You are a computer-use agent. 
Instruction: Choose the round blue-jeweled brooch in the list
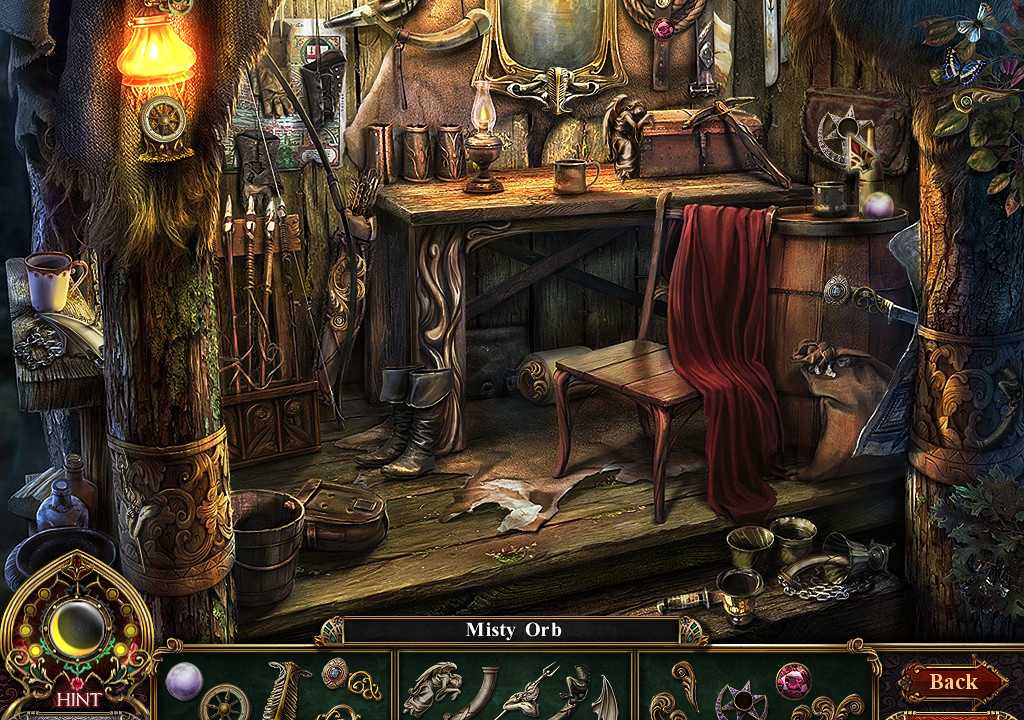point(335,671)
